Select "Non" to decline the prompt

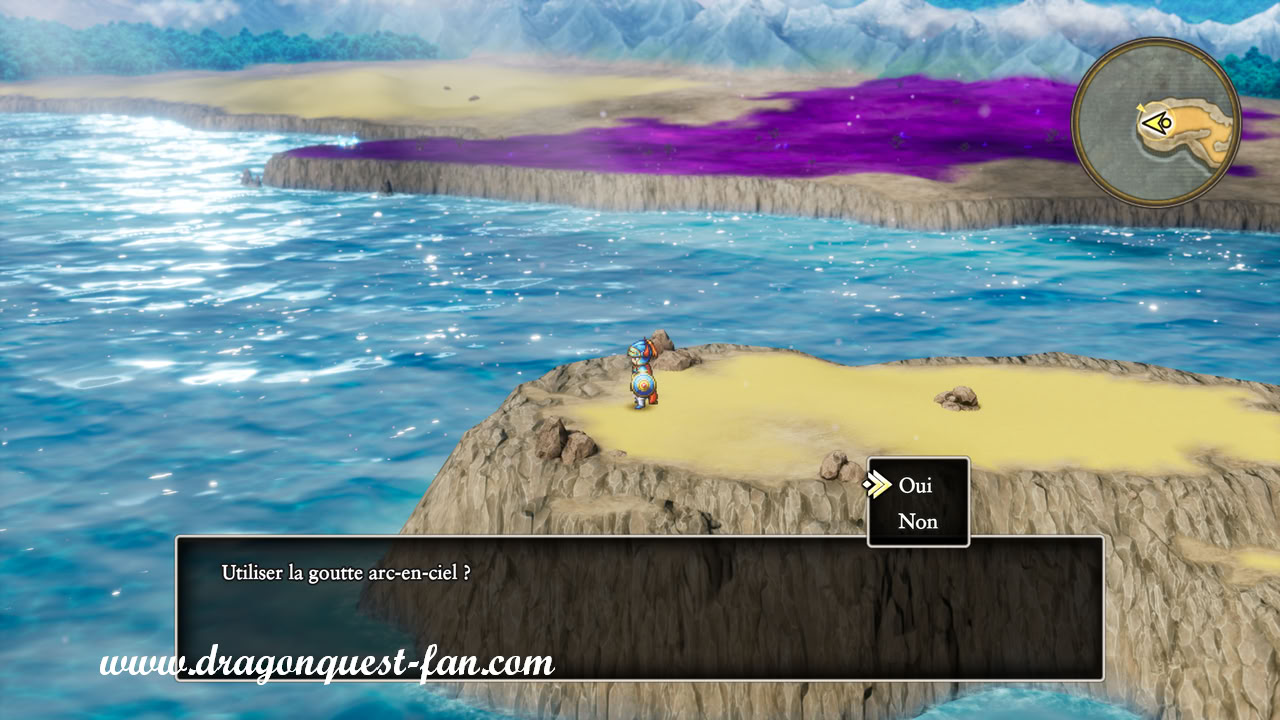917,521
